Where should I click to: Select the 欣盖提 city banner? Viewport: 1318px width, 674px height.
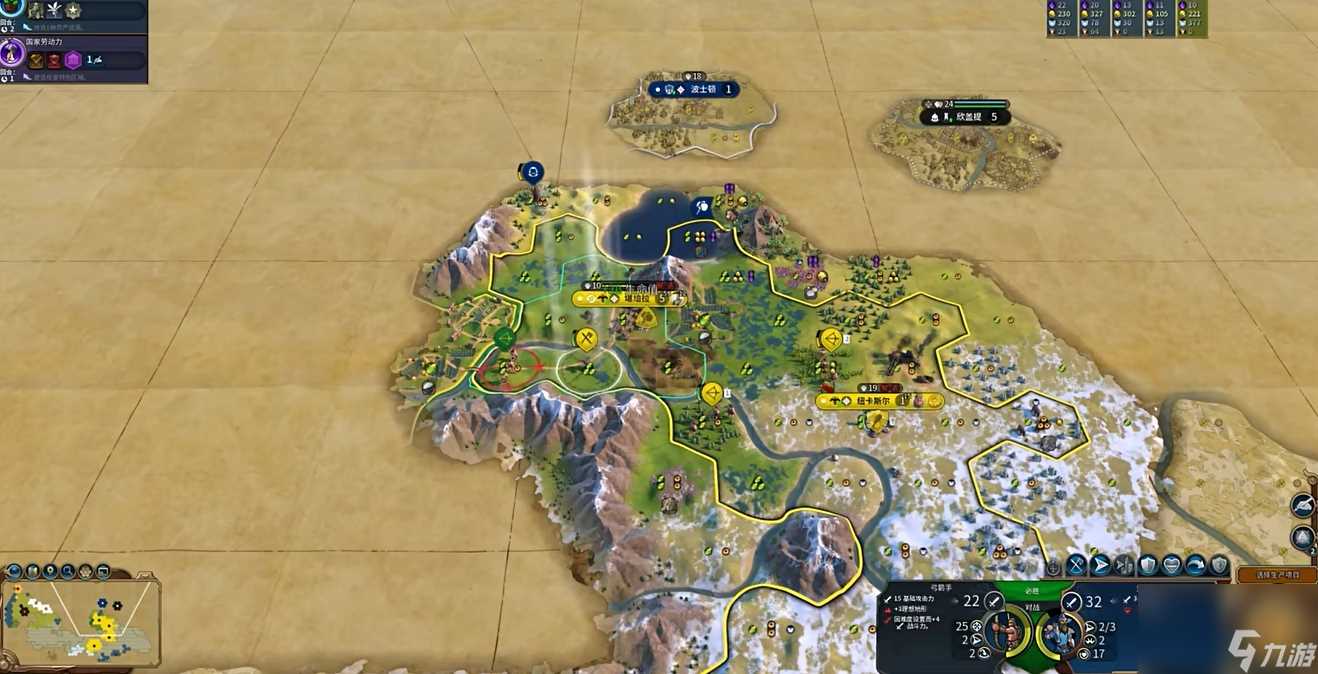[964, 117]
